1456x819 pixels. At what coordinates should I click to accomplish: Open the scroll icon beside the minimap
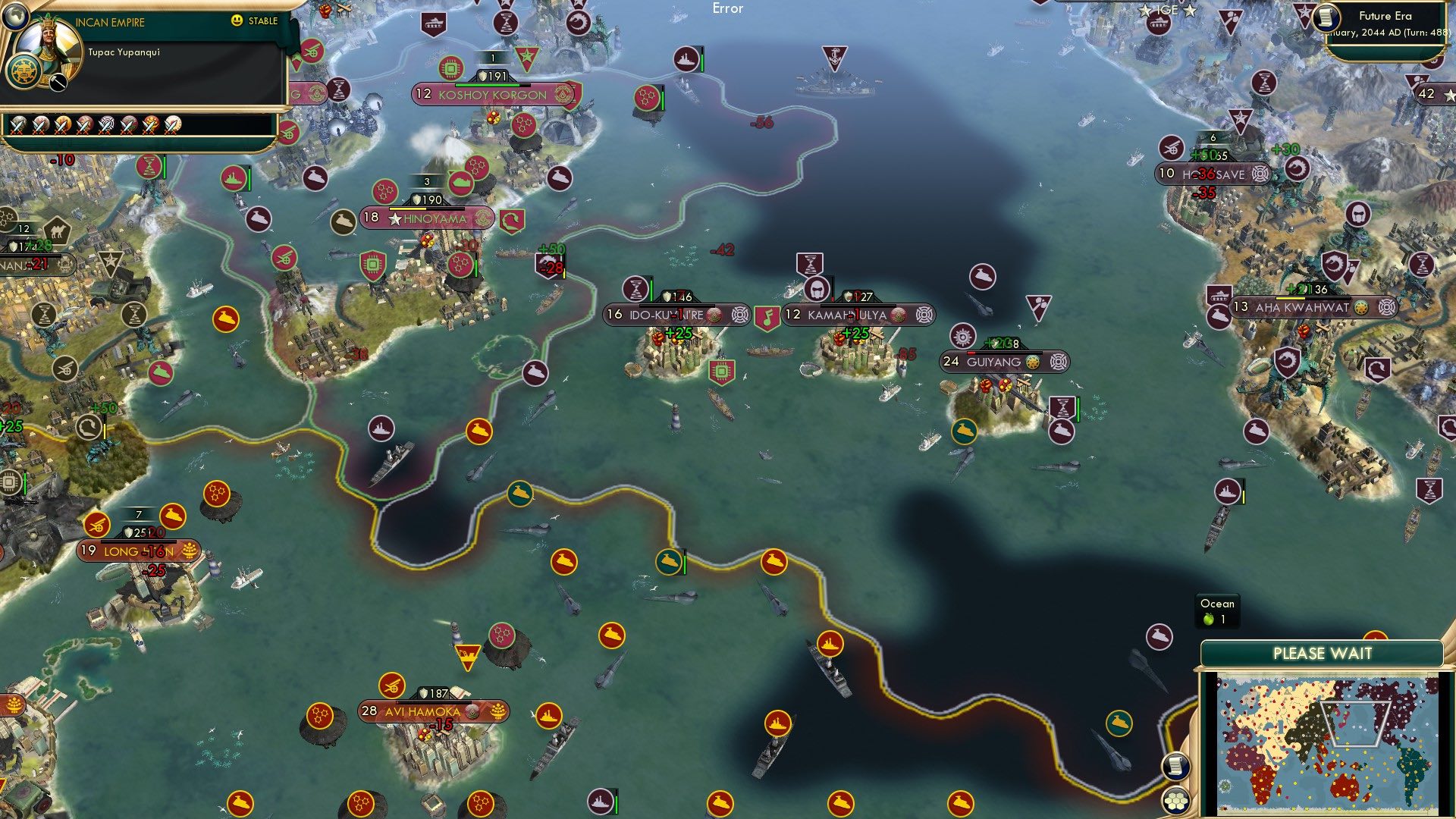point(1175,766)
